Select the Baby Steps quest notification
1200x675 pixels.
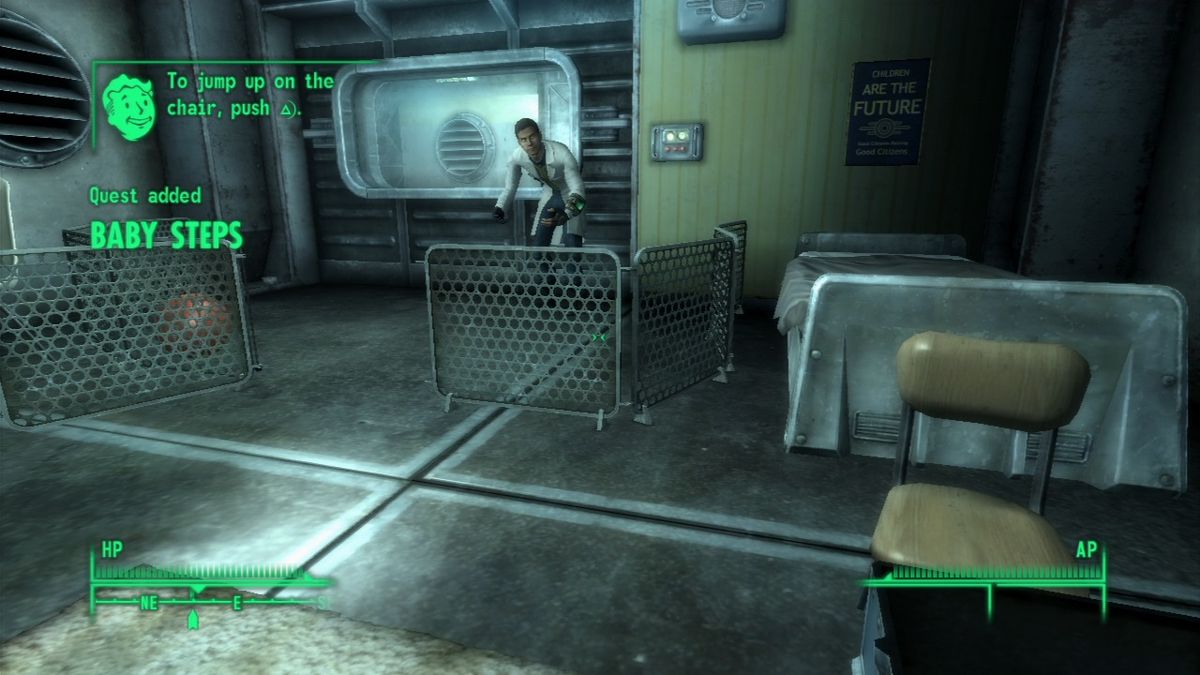[x=166, y=235]
